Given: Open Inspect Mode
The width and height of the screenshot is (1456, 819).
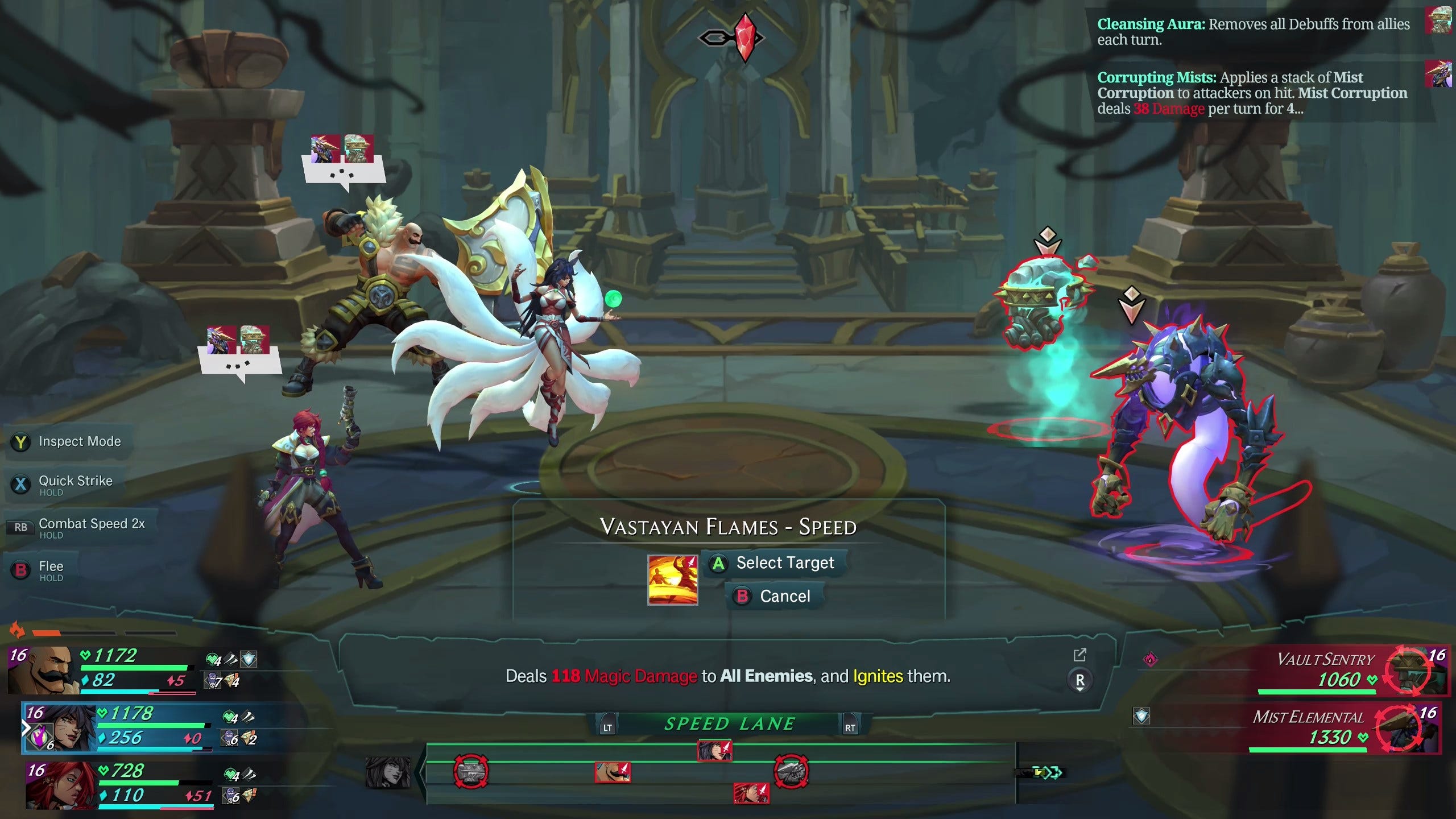Looking at the screenshot, I should (68, 442).
